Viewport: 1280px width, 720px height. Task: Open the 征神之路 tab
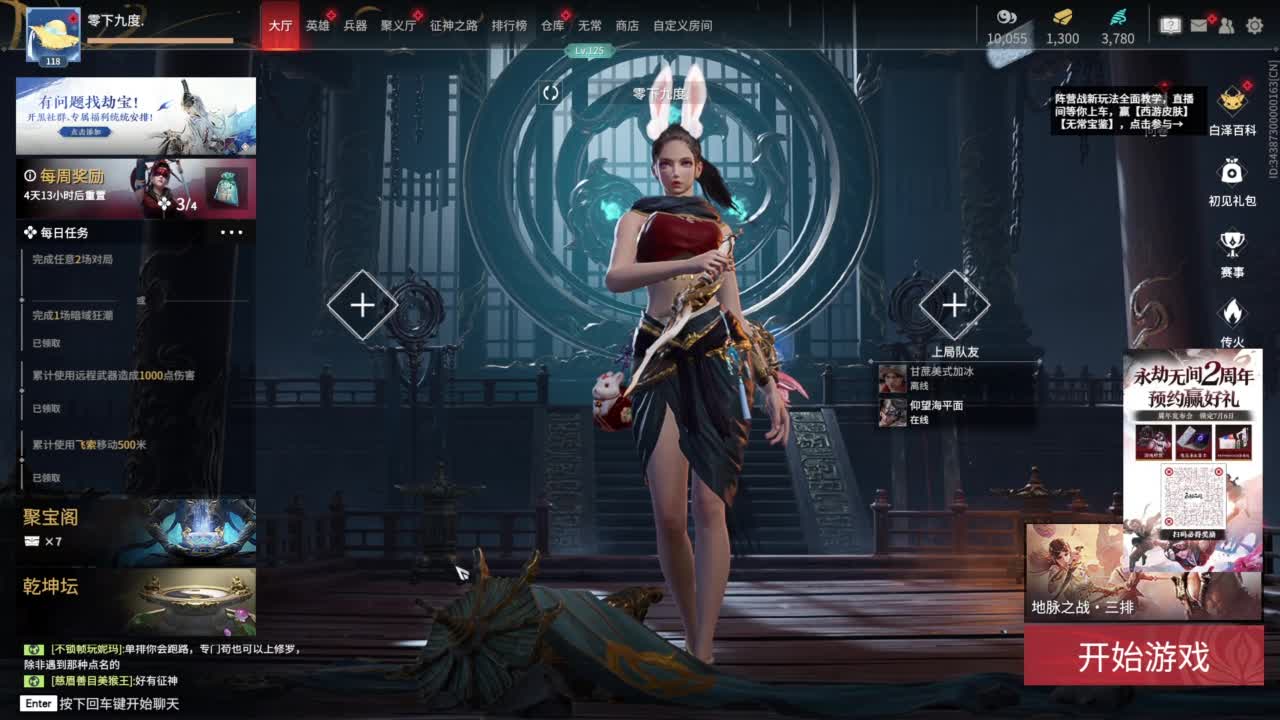pyautogui.click(x=454, y=26)
